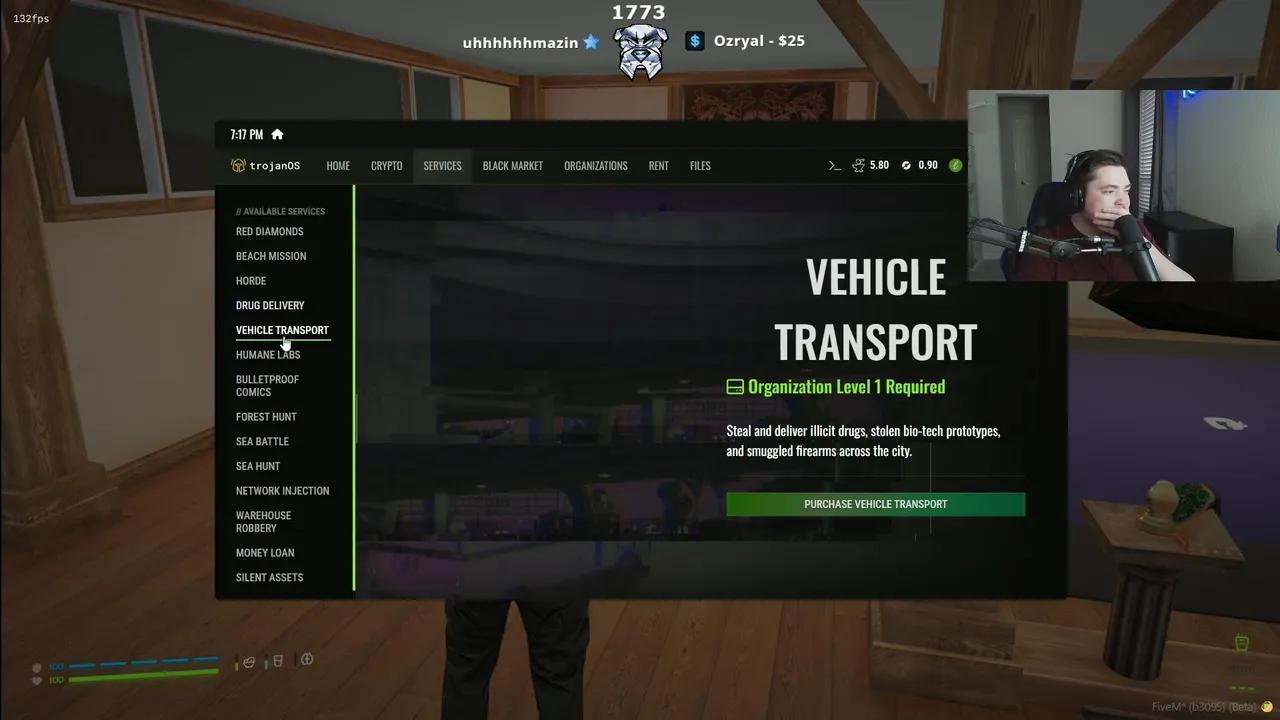Open the Home tab in trojanOS
This screenshot has height=720, width=1280.
tap(338, 166)
